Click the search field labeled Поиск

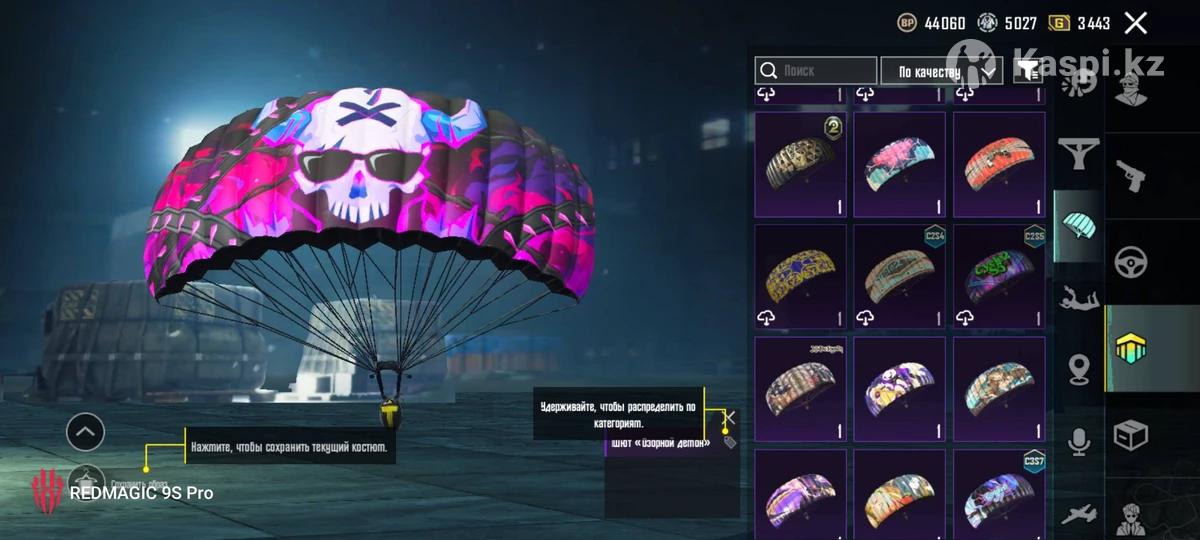pos(816,71)
